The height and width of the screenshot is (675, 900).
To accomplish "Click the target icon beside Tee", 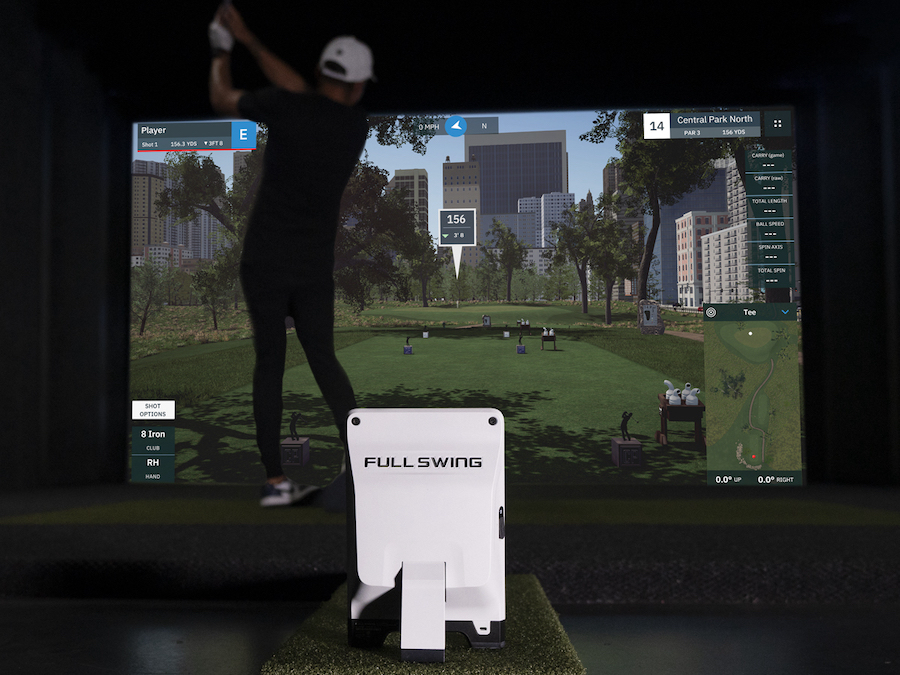I will [712, 312].
